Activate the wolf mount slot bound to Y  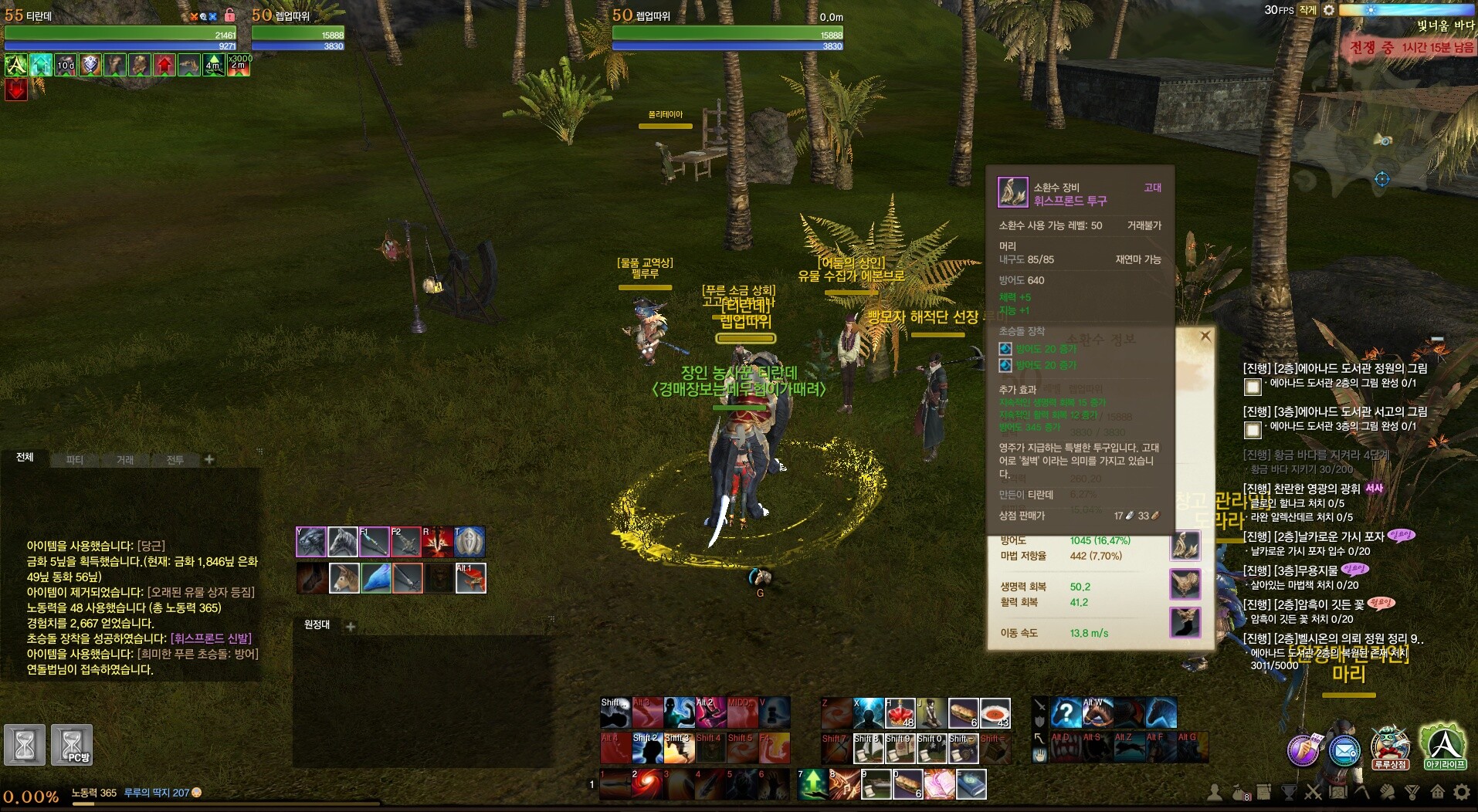[x=311, y=542]
